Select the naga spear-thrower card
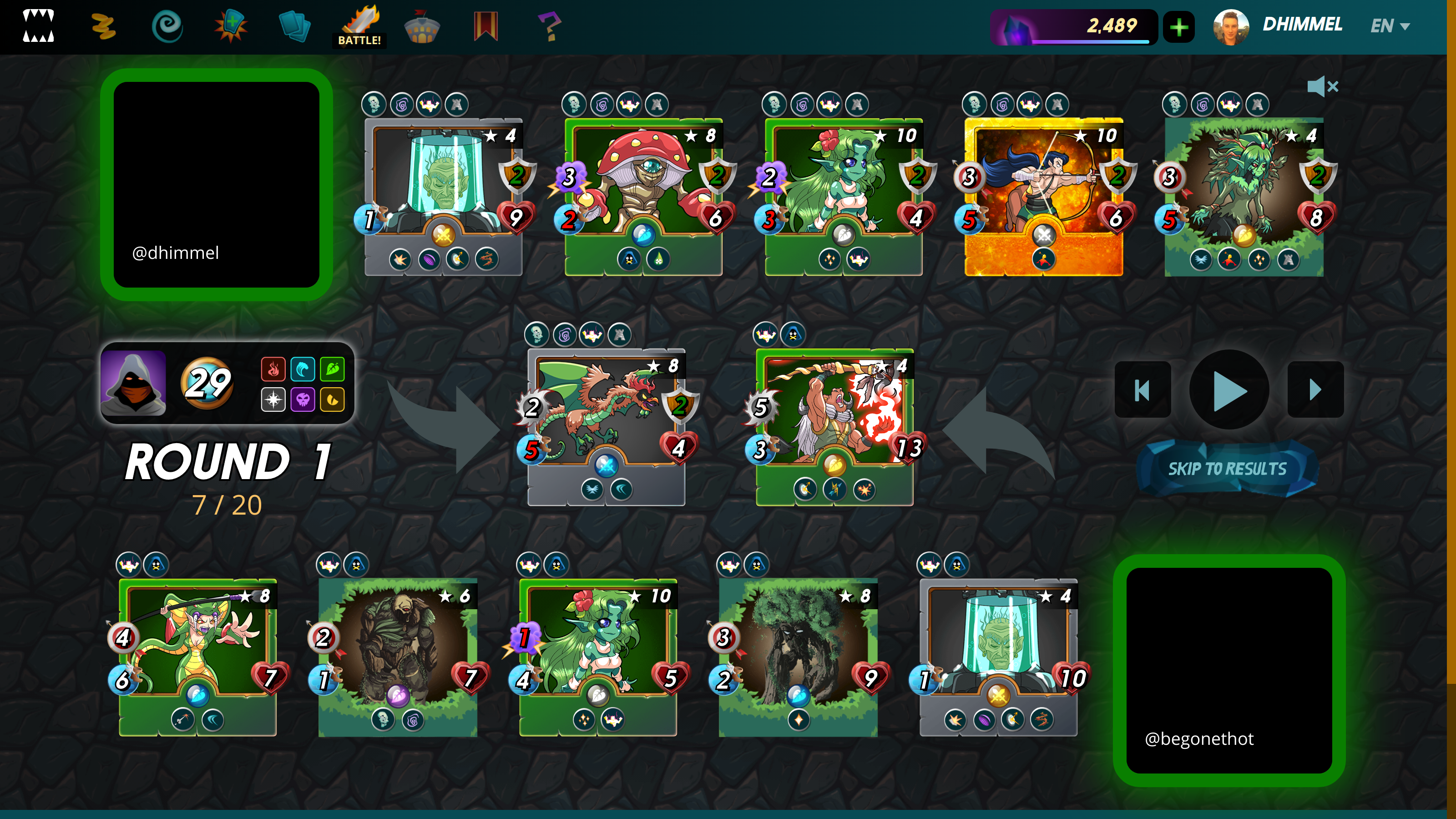This screenshot has width=1456, height=819. click(x=198, y=656)
